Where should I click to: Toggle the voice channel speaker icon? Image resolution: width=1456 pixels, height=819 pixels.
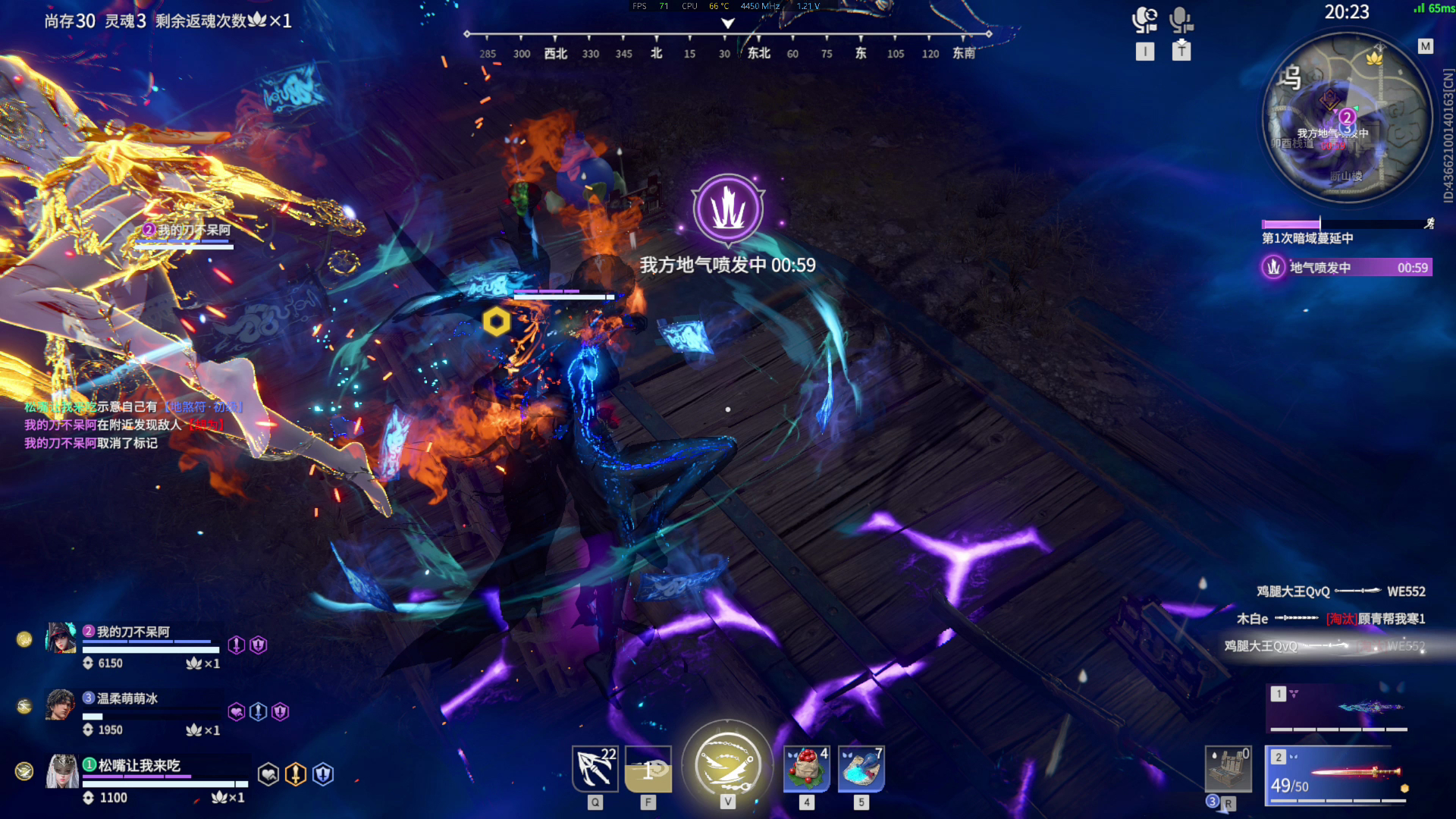(x=1144, y=20)
